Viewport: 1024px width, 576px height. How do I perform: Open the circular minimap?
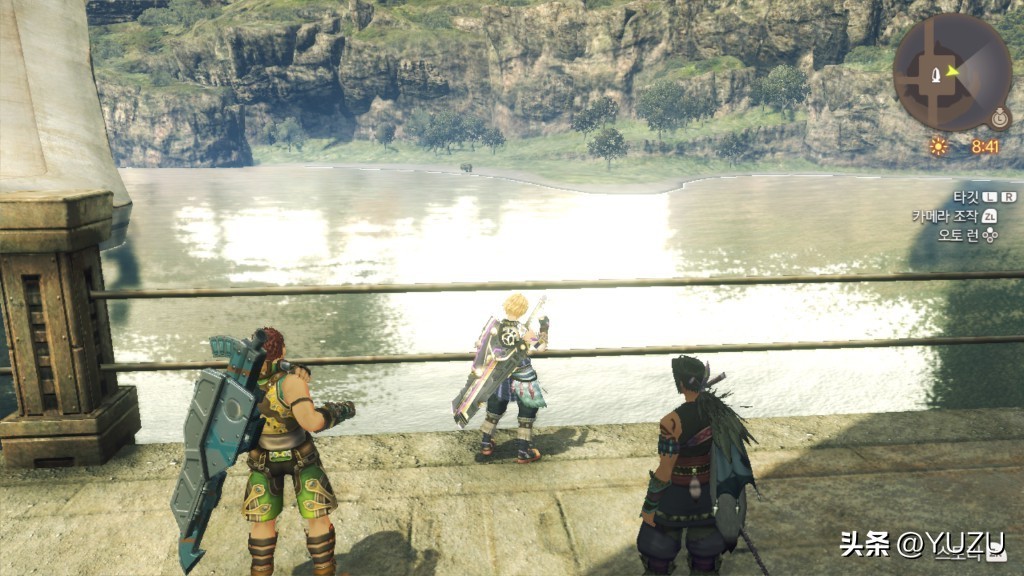(x=951, y=73)
